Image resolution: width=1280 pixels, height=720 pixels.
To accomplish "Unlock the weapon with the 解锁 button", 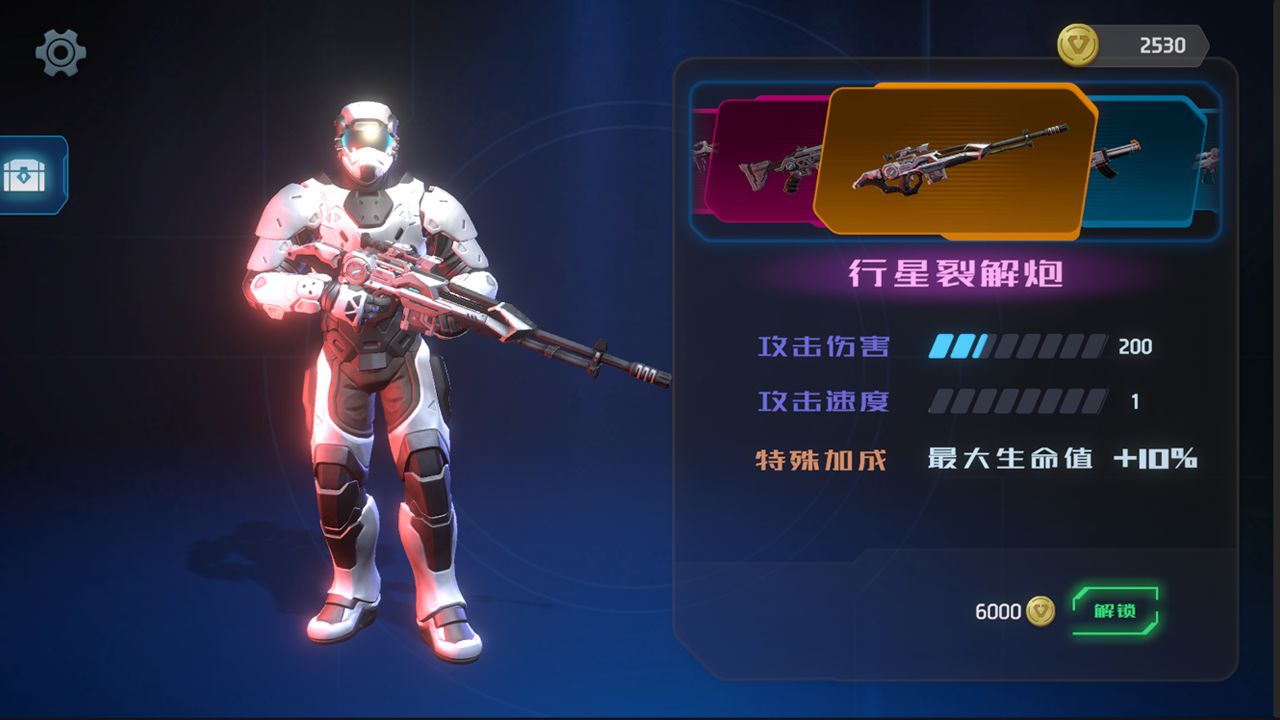I will pos(1115,611).
